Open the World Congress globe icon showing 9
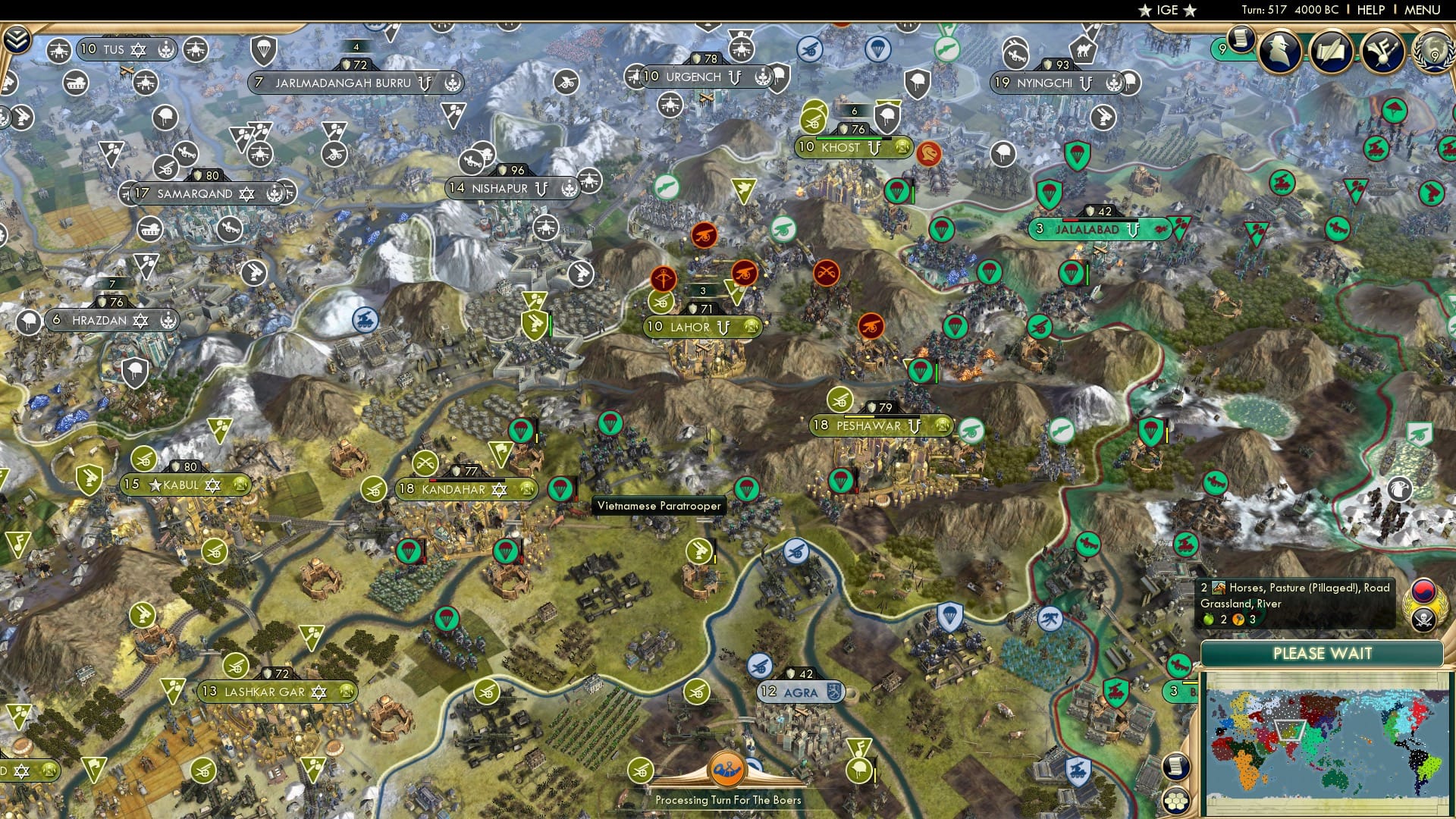This screenshot has height=819, width=1456. pos(1436,55)
